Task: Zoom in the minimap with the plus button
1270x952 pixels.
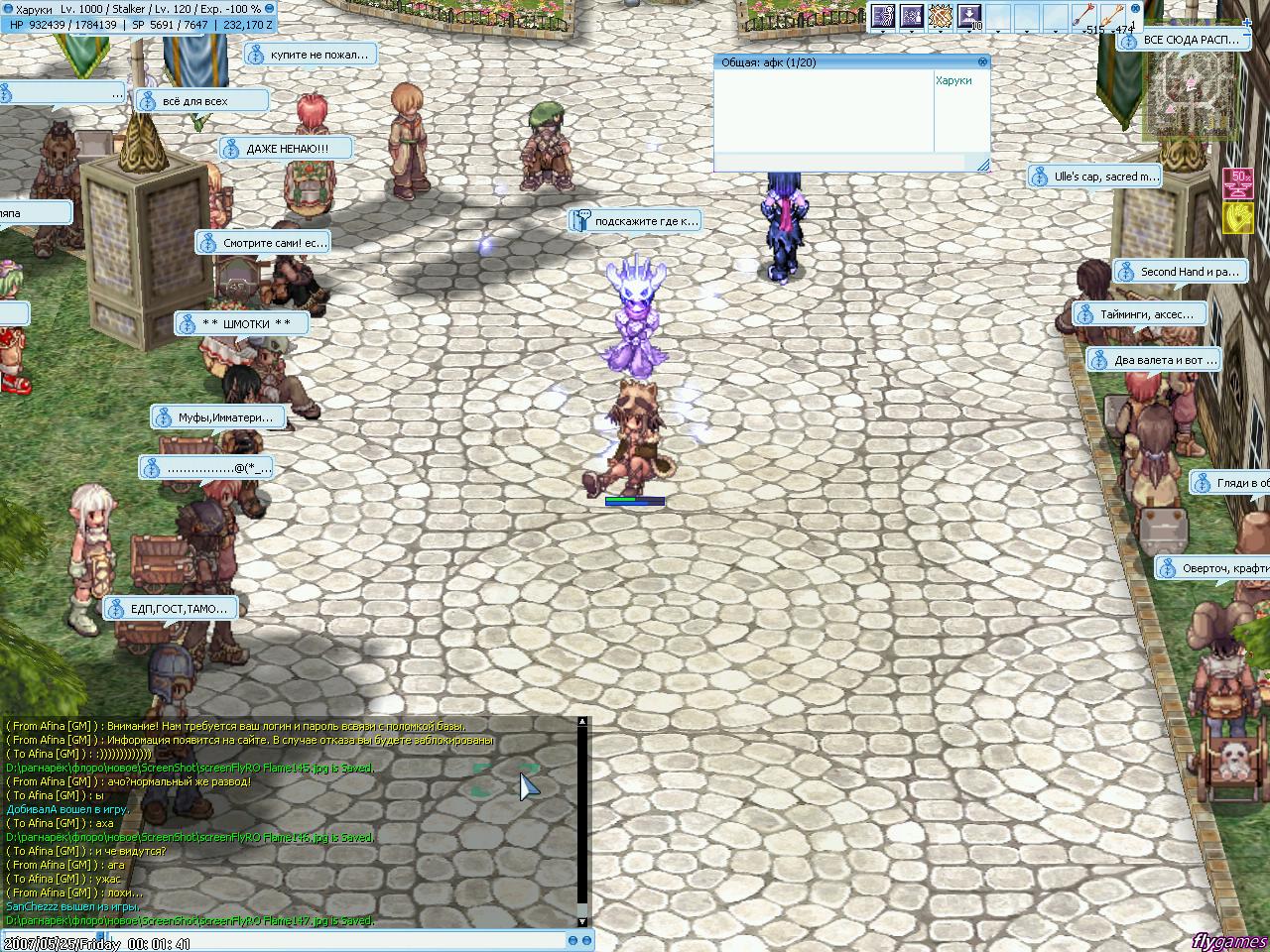Action: click(1246, 23)
